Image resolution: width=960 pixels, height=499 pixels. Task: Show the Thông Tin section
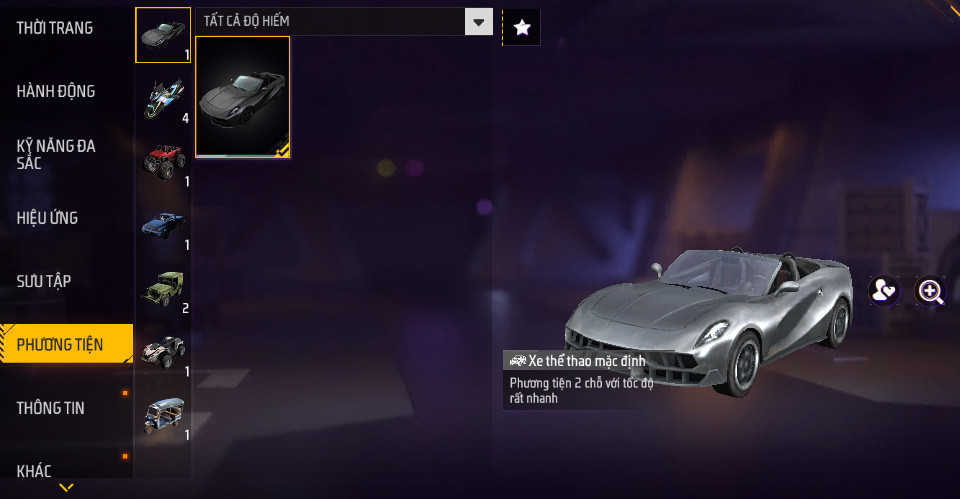pos(51,408)
